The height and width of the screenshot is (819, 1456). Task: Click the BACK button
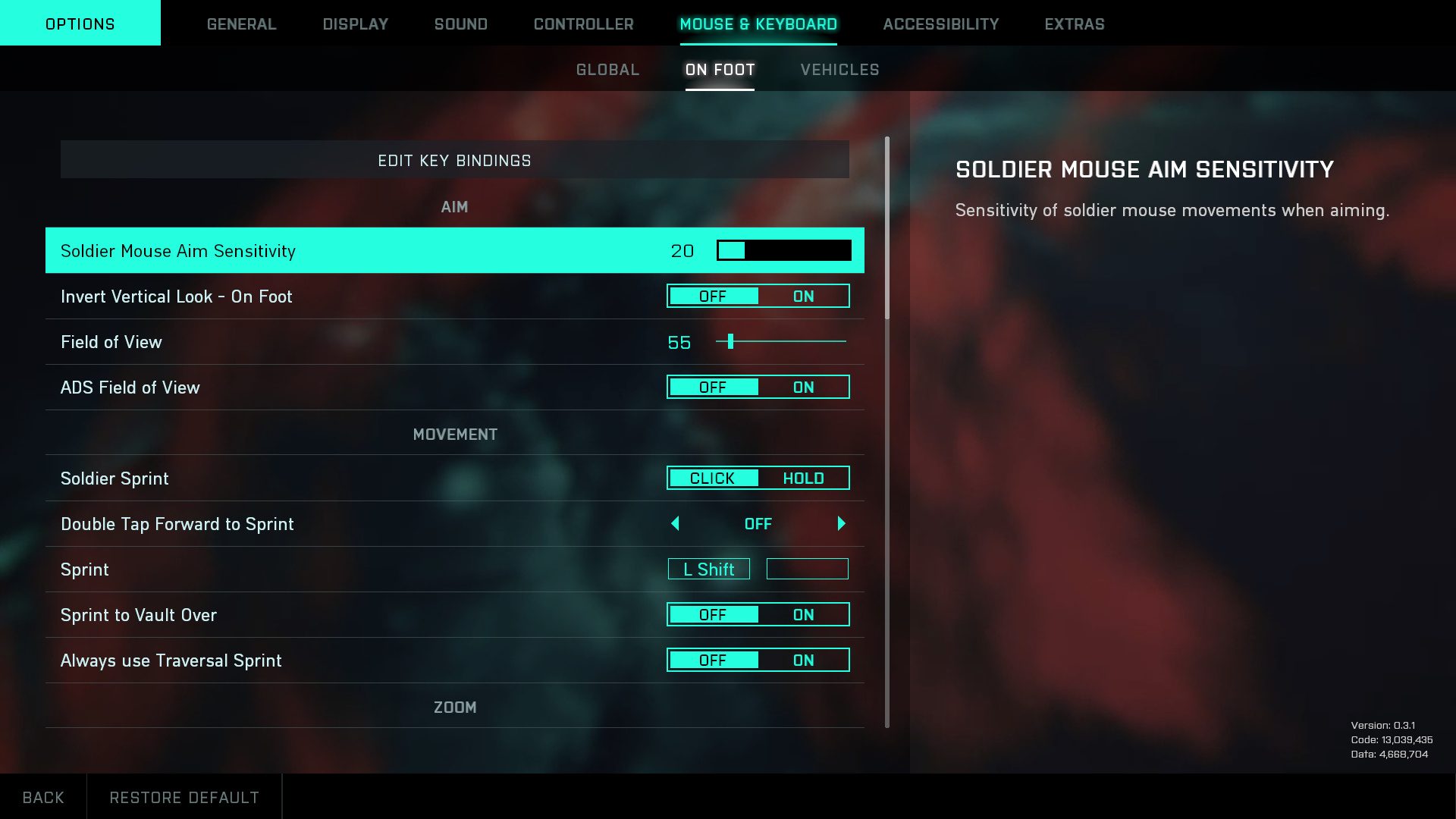[44, 796]
